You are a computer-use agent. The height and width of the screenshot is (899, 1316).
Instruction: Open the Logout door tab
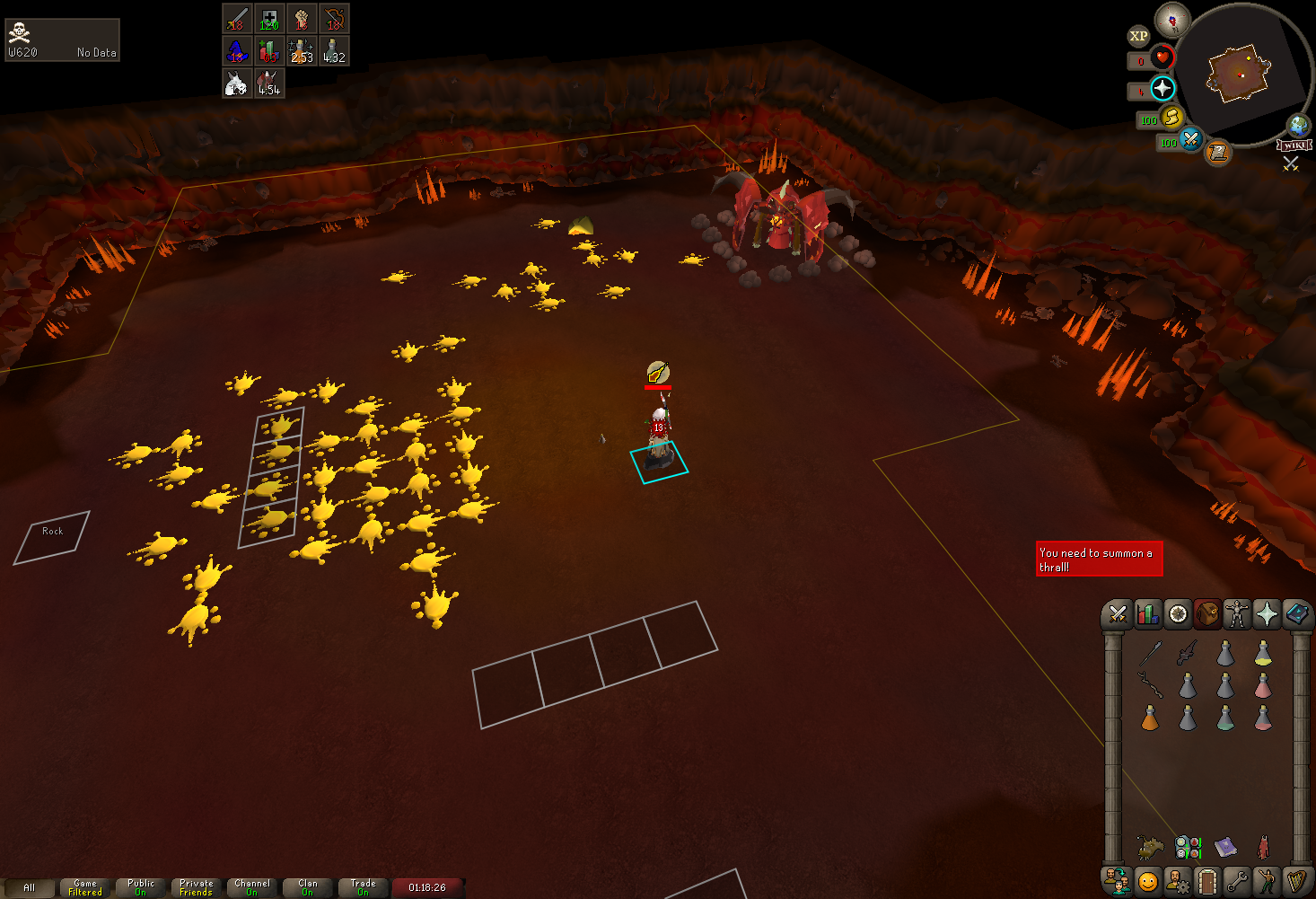(x=1207, y=881)
